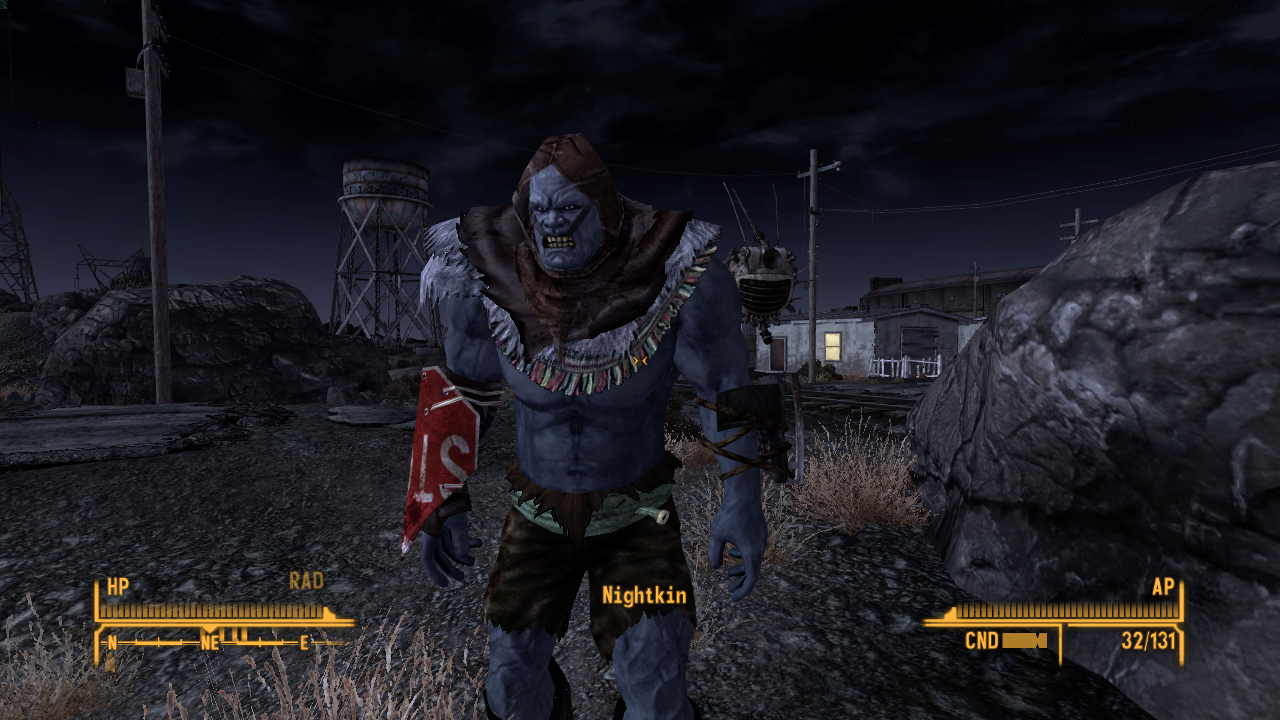
Task: Click the enemy blip on the compass
Action: 235,632
